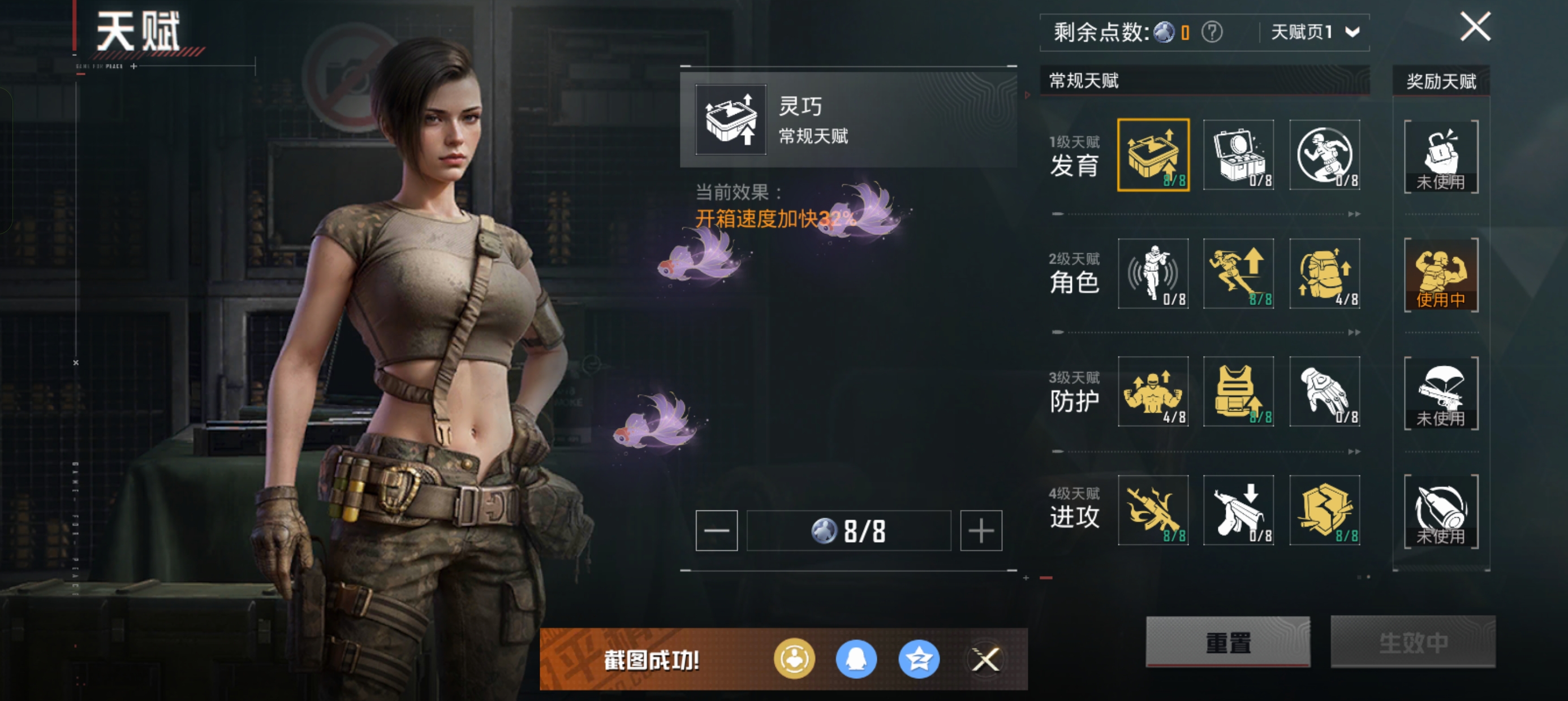Viewport: 1568px width, 701px height.
Task: Click the 重置 reset button
Action: 1227,642
